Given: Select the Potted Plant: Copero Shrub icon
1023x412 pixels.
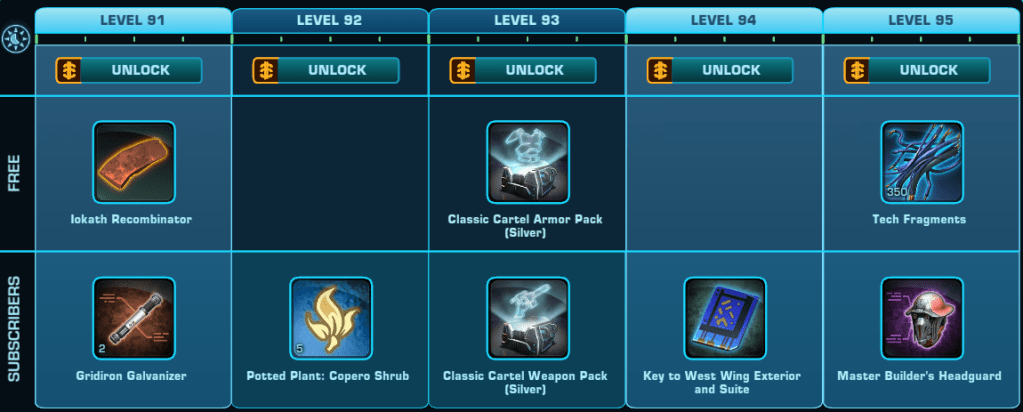Looking at the screenshot, I should pos(331,318).
